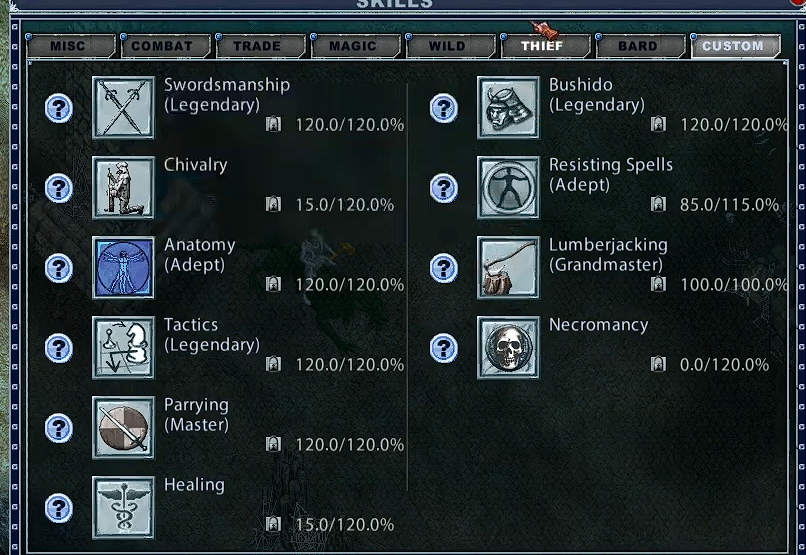Viewport: 806px width, 555px height.
Task: Select the TRADE tab
Action: tap(257, 46)
